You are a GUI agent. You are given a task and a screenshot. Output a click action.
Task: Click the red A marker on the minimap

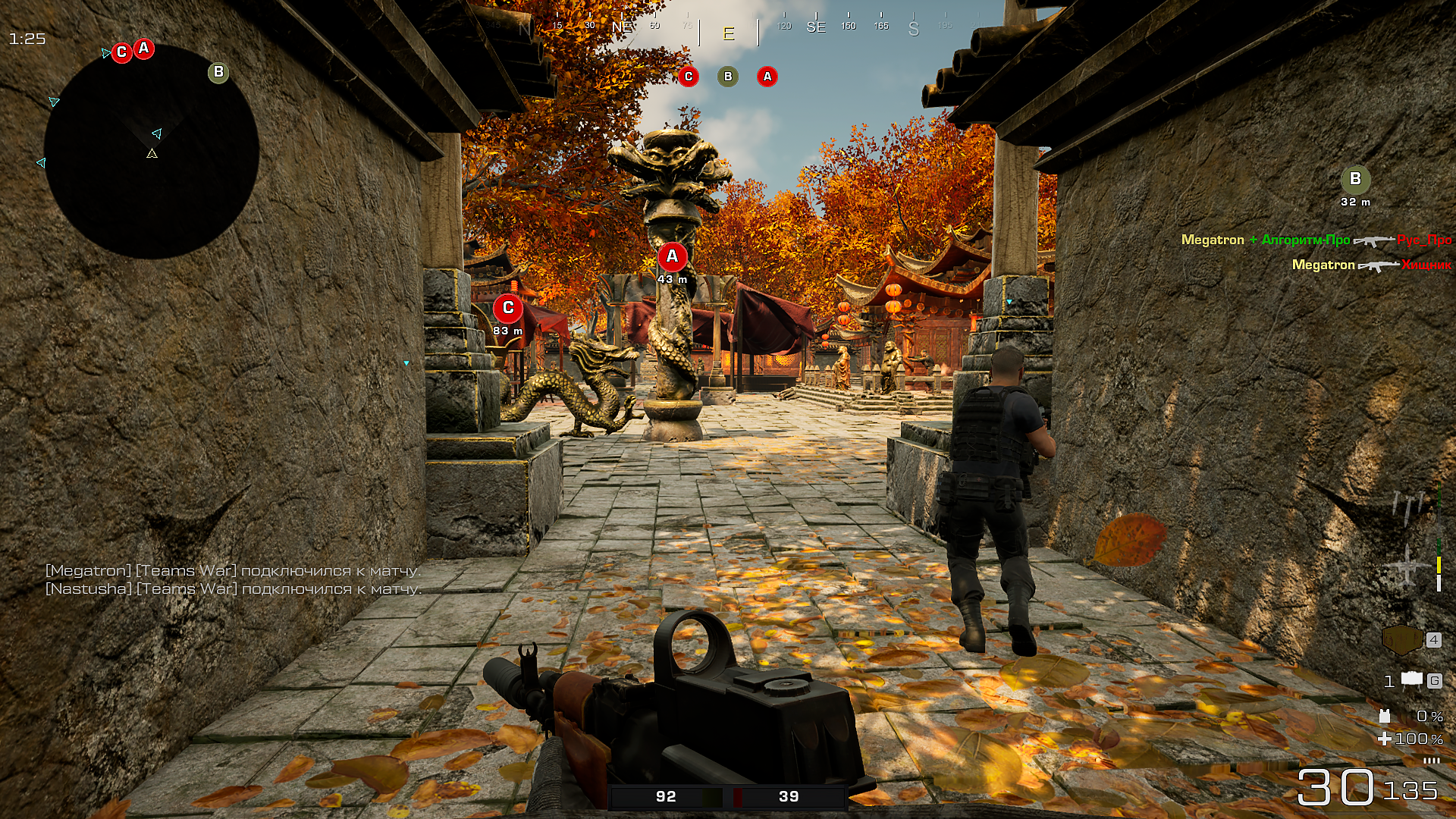coord(143,48)
